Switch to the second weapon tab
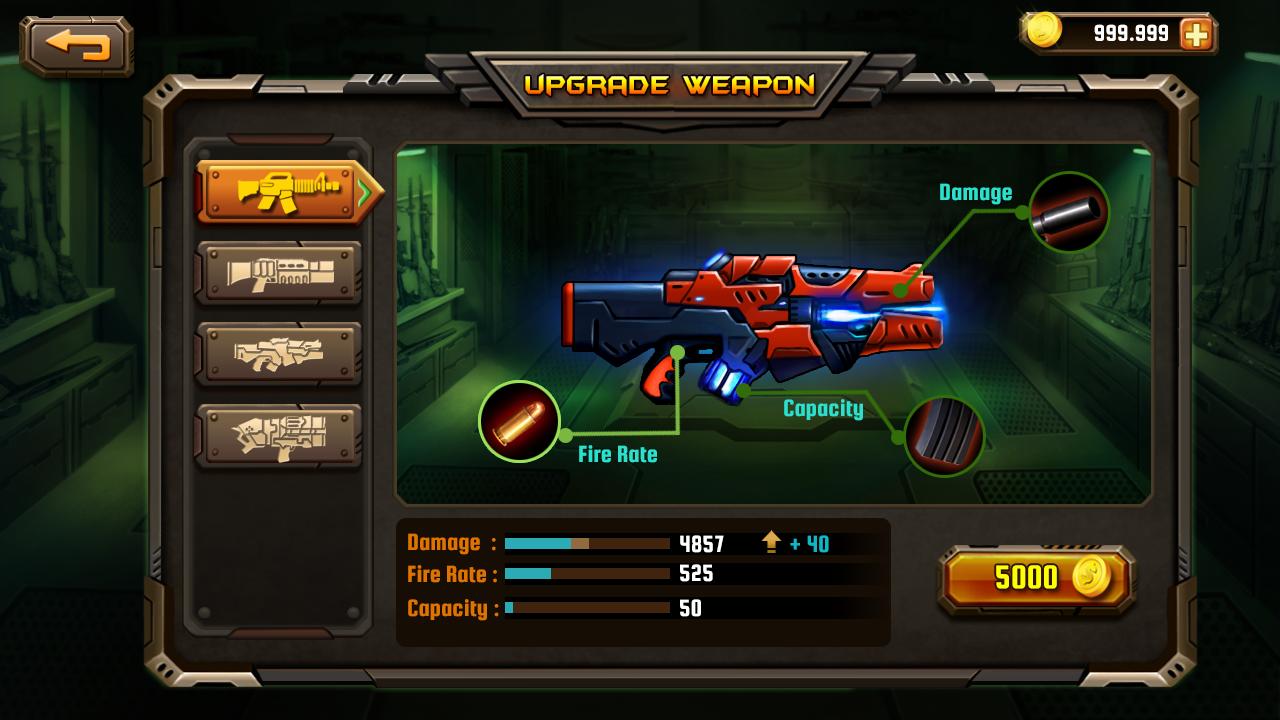Viewport: 1280px width, 720px height. tap(278, 272)
